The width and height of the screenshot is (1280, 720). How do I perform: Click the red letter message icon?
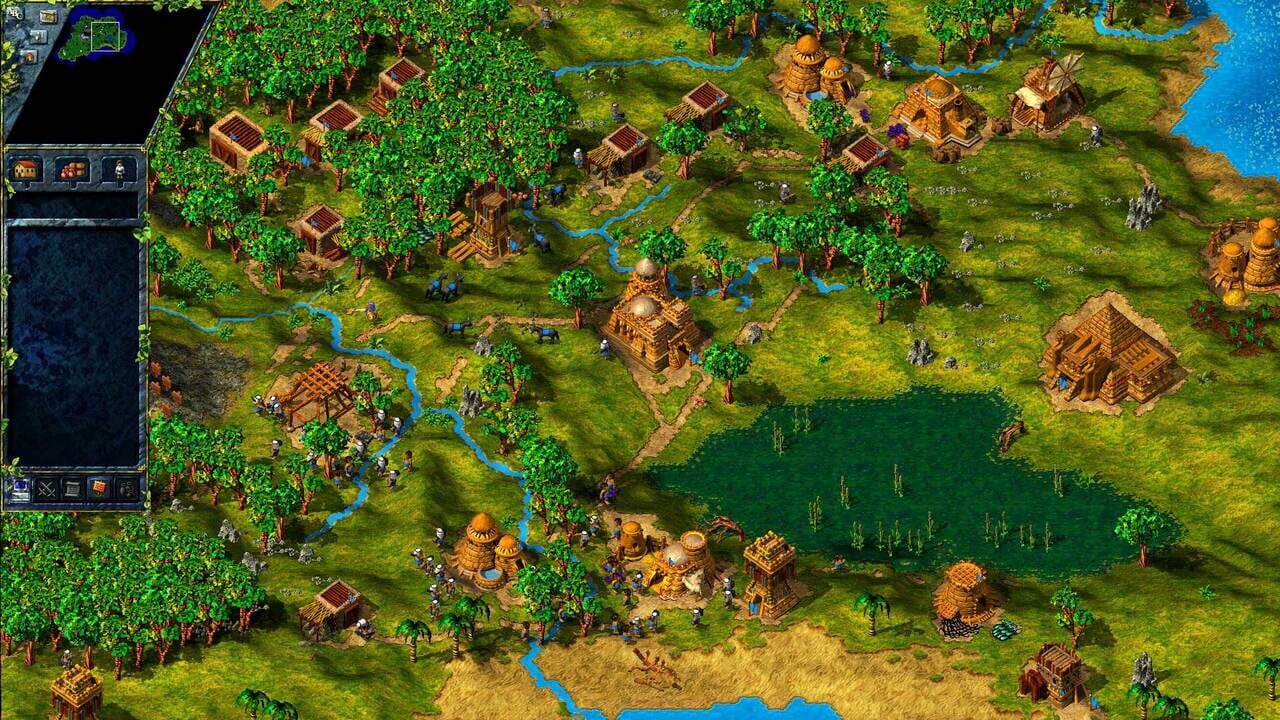99,487
